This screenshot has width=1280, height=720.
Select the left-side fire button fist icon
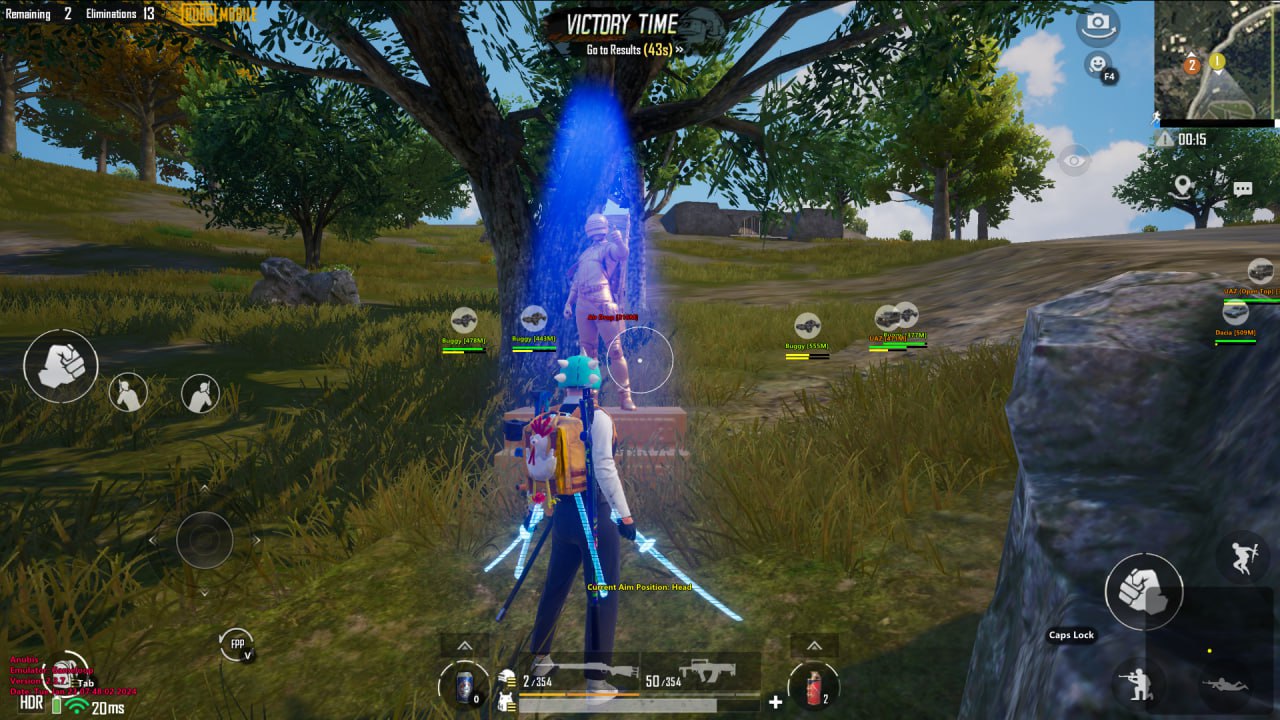(60, 368)
